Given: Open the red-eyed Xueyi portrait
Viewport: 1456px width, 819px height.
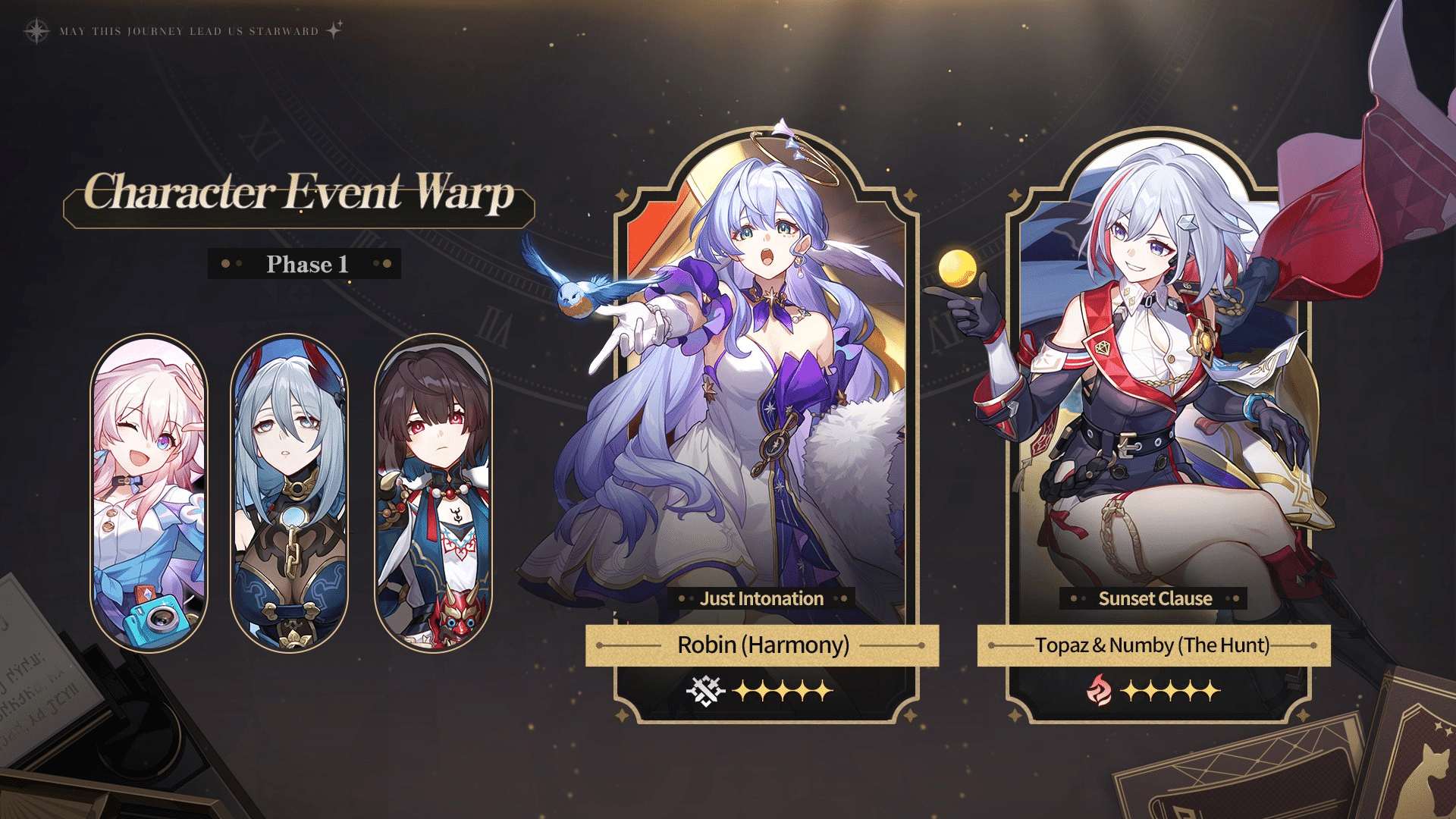Looking at the screenshot, I should (433, 493).
